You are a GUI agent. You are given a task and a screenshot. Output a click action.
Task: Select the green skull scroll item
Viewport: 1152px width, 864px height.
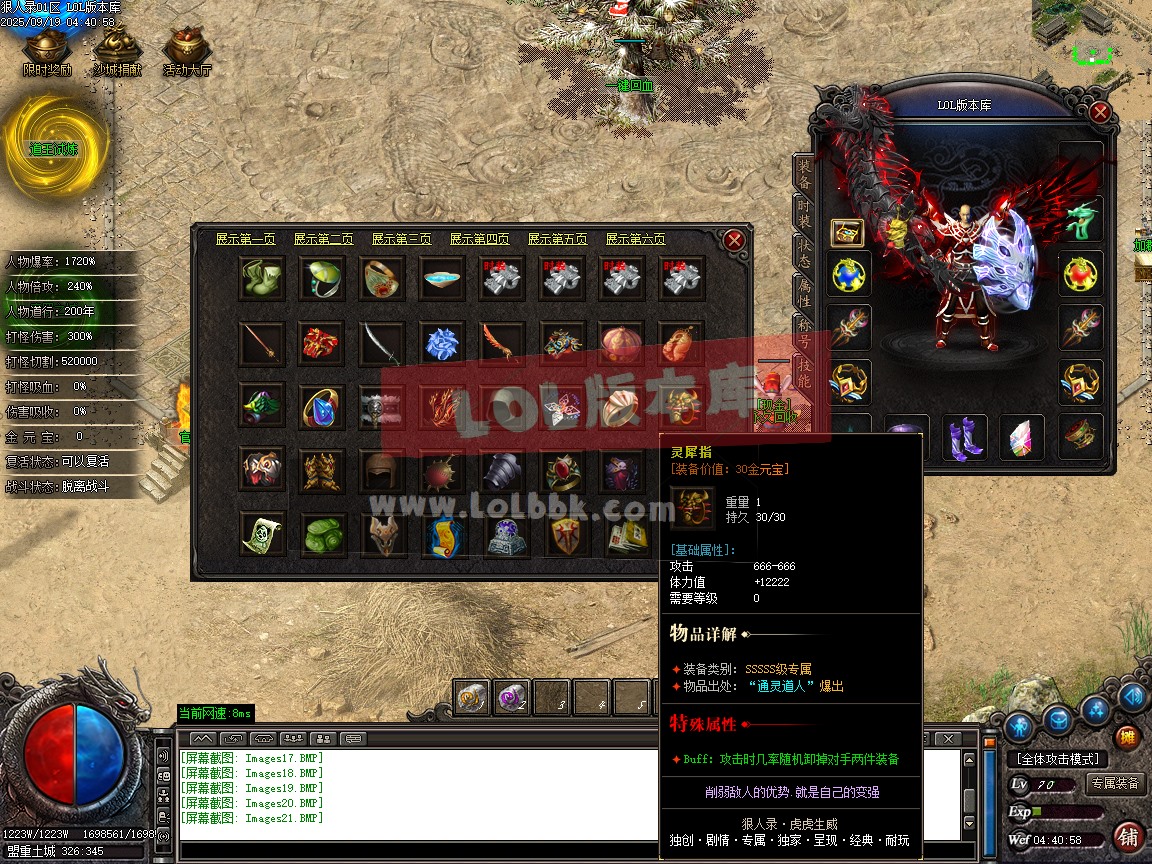262,534
